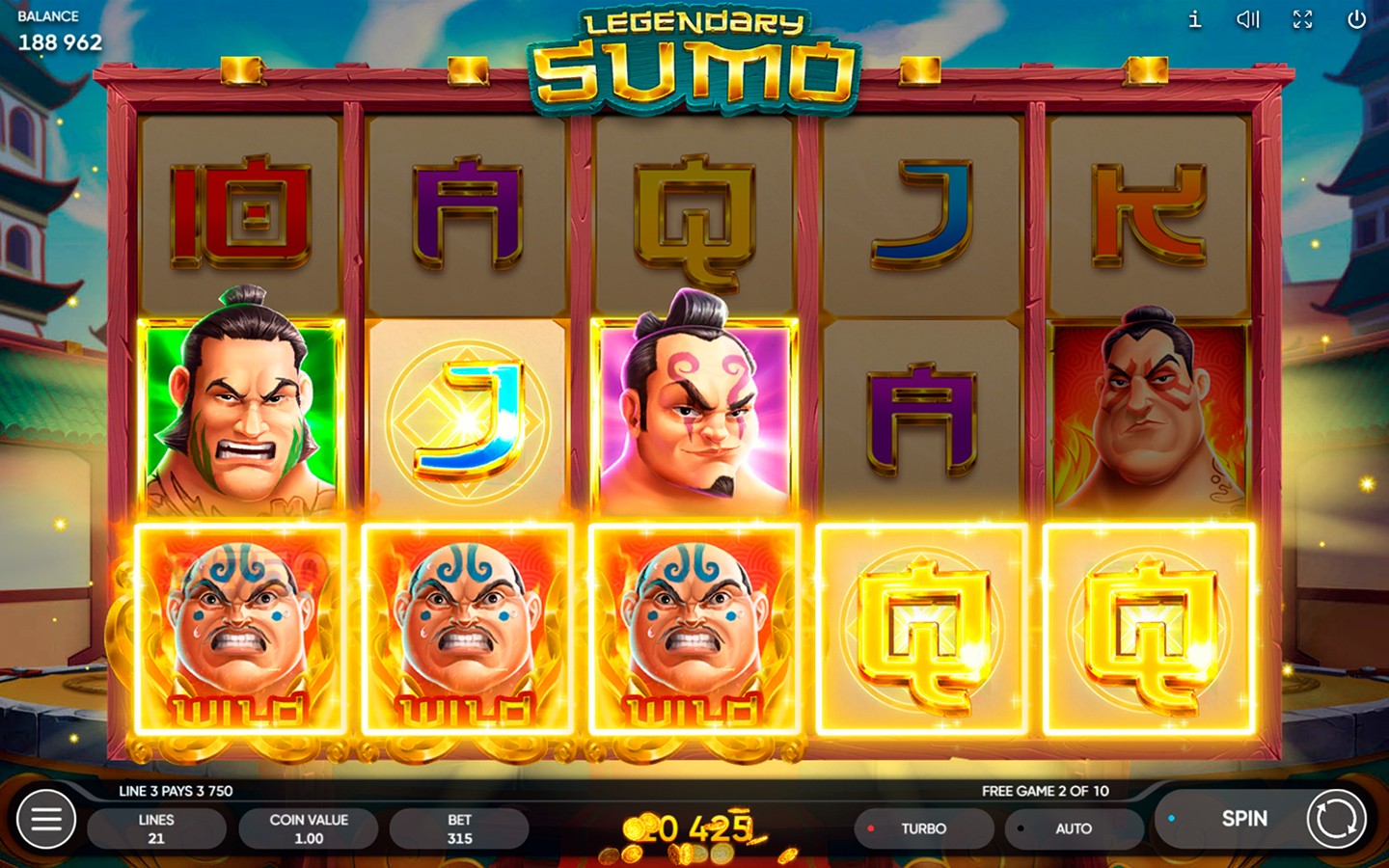Viewport: 1389px width, 868px height.
Task: Click the blue indicator dot on Spin
Action: (x=1173, y=816)
